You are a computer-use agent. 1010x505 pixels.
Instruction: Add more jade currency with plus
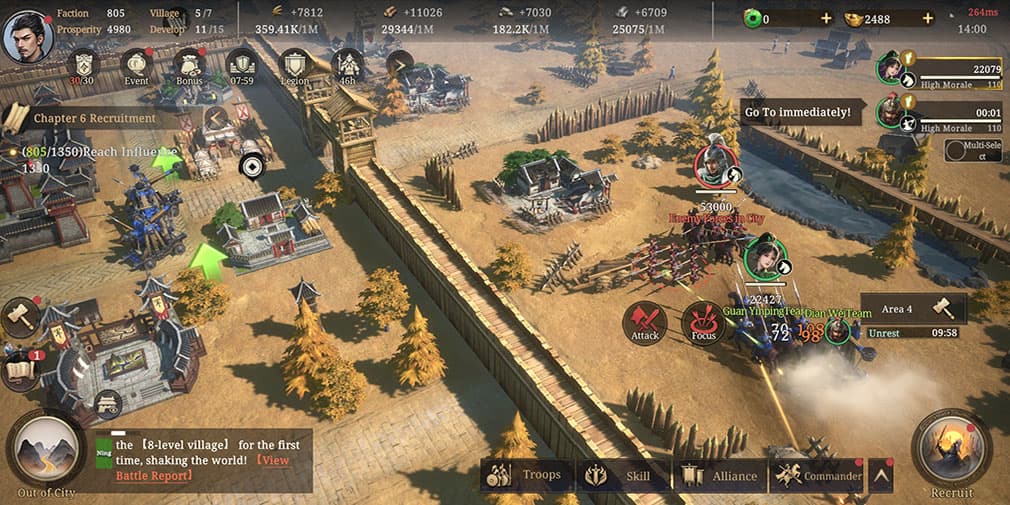825,19
